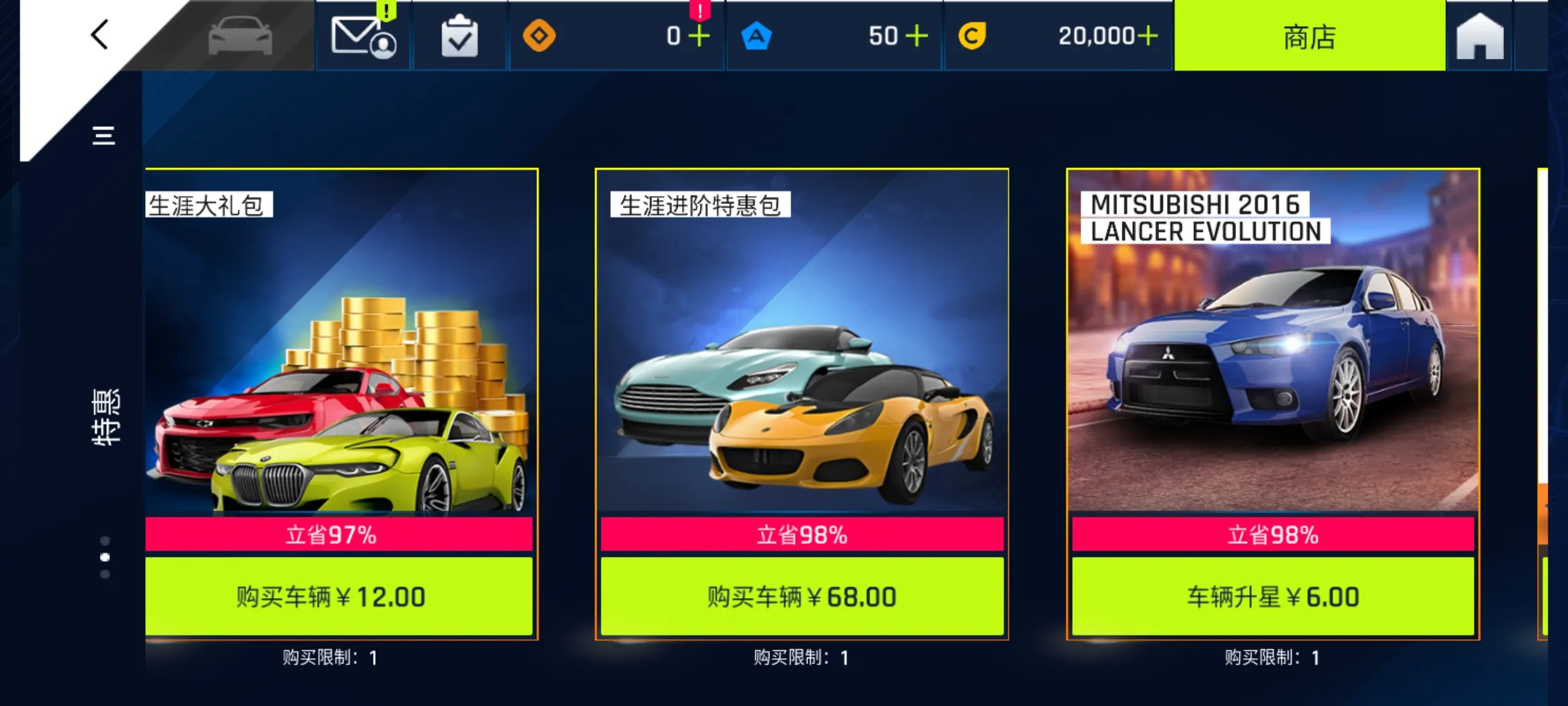Click the yellow credits coin icon
Screen dimensions: 1568x706
coord(973,37)
